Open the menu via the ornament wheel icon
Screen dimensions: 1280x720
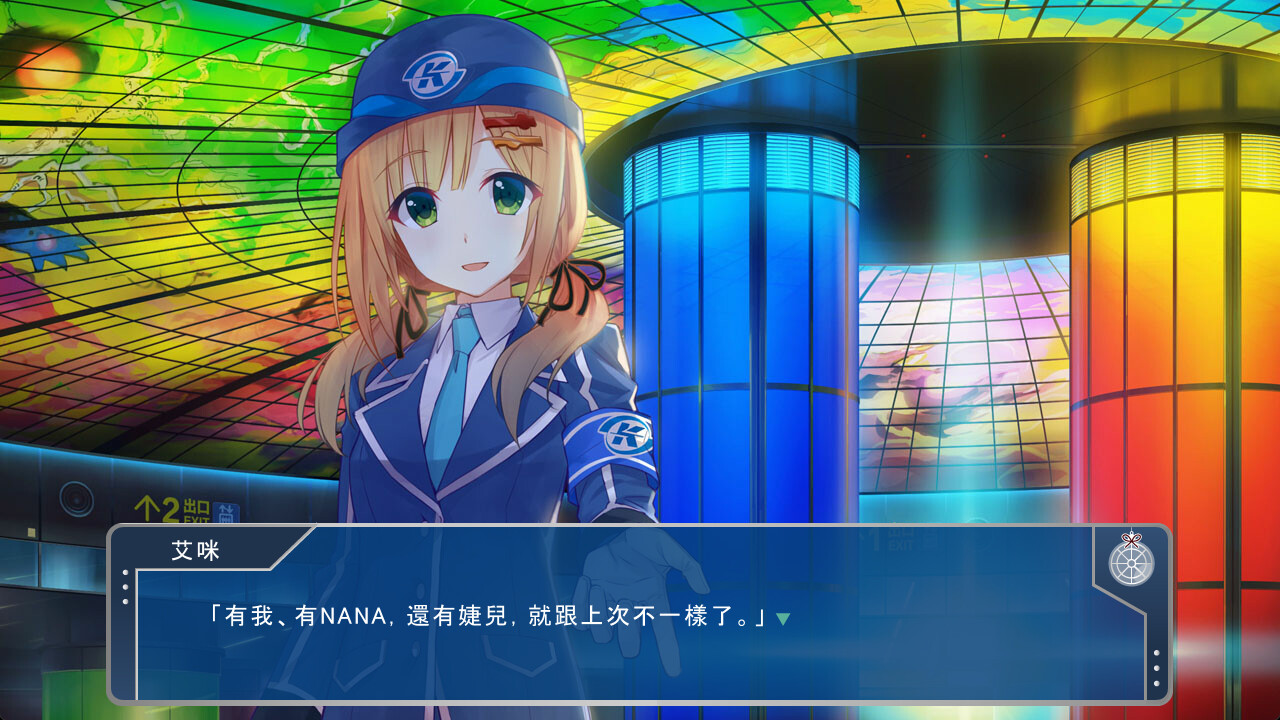coord(1132,563)
